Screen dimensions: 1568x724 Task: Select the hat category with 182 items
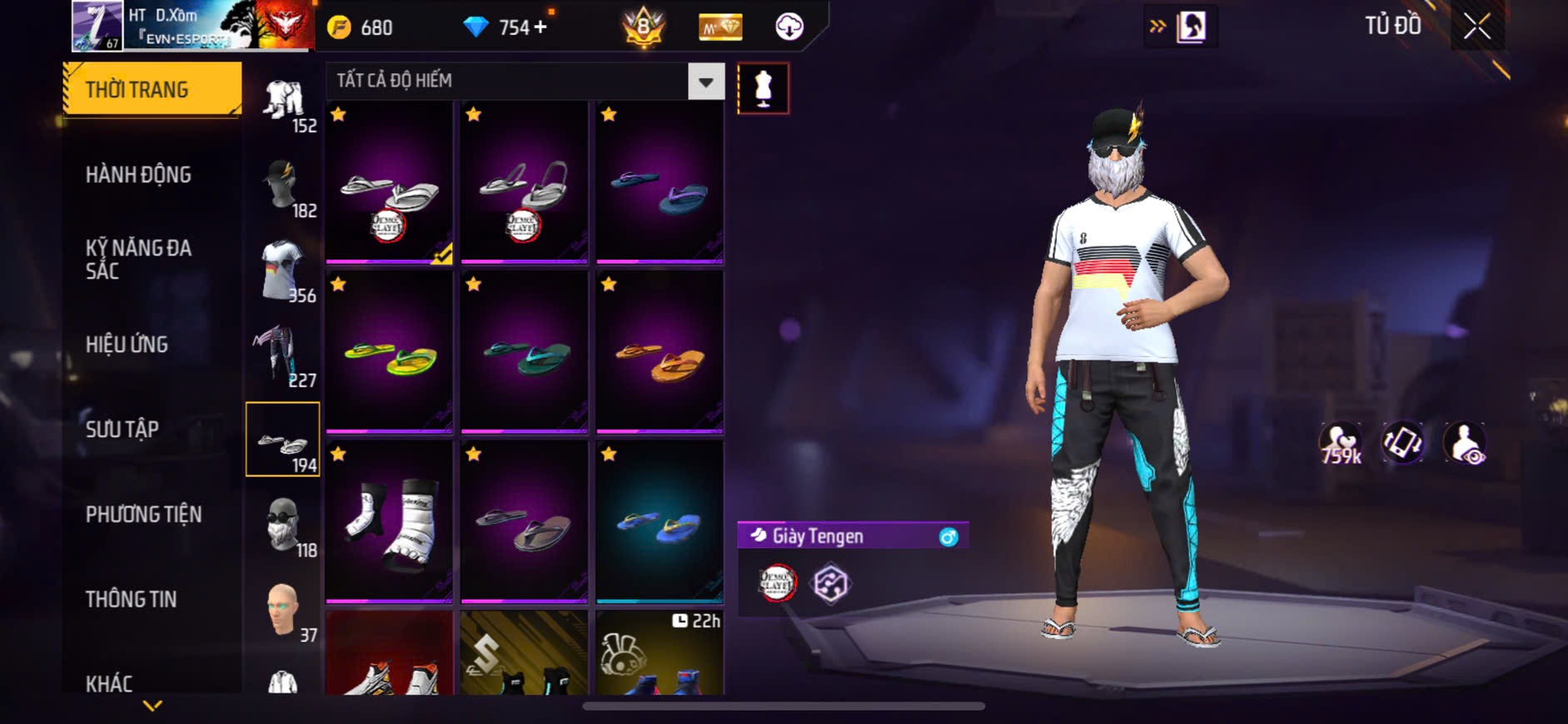[x=283, y=187]
